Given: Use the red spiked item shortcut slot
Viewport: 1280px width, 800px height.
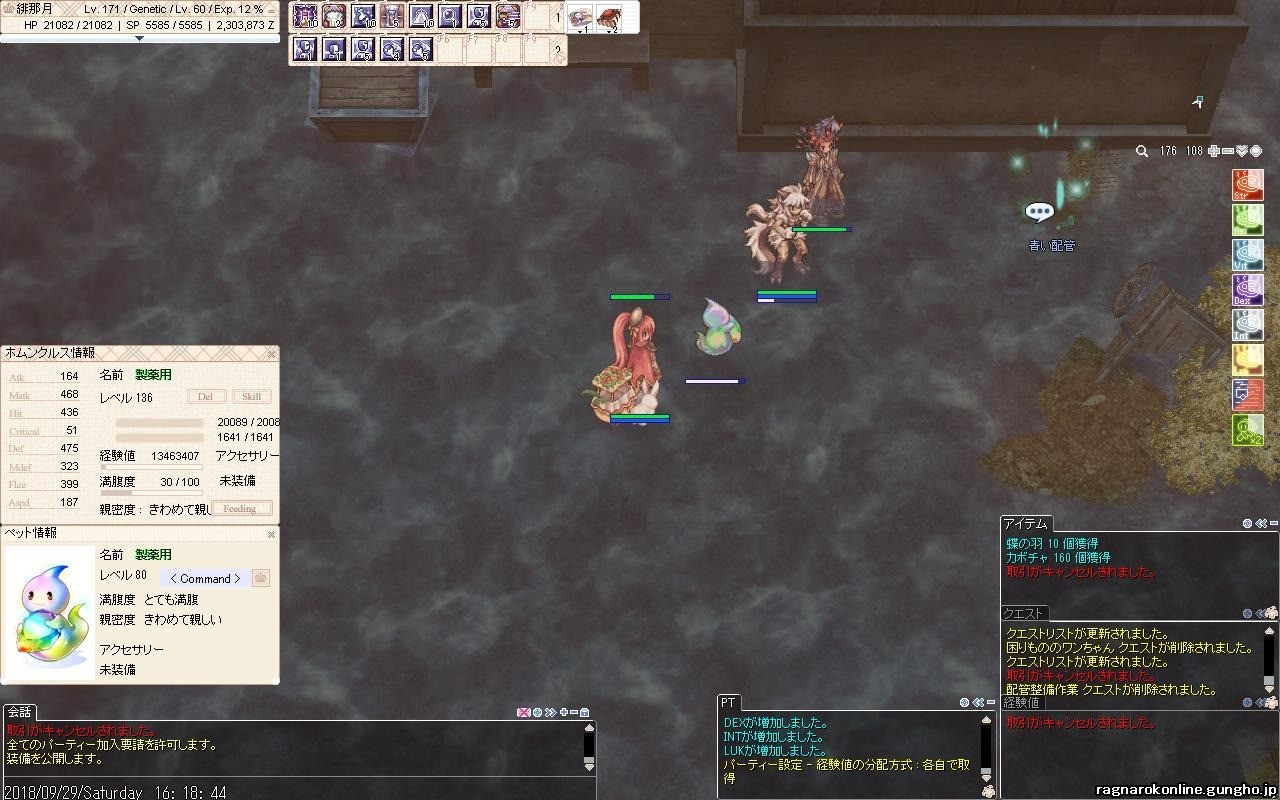Looking at the screenshot, I should 608,17.
